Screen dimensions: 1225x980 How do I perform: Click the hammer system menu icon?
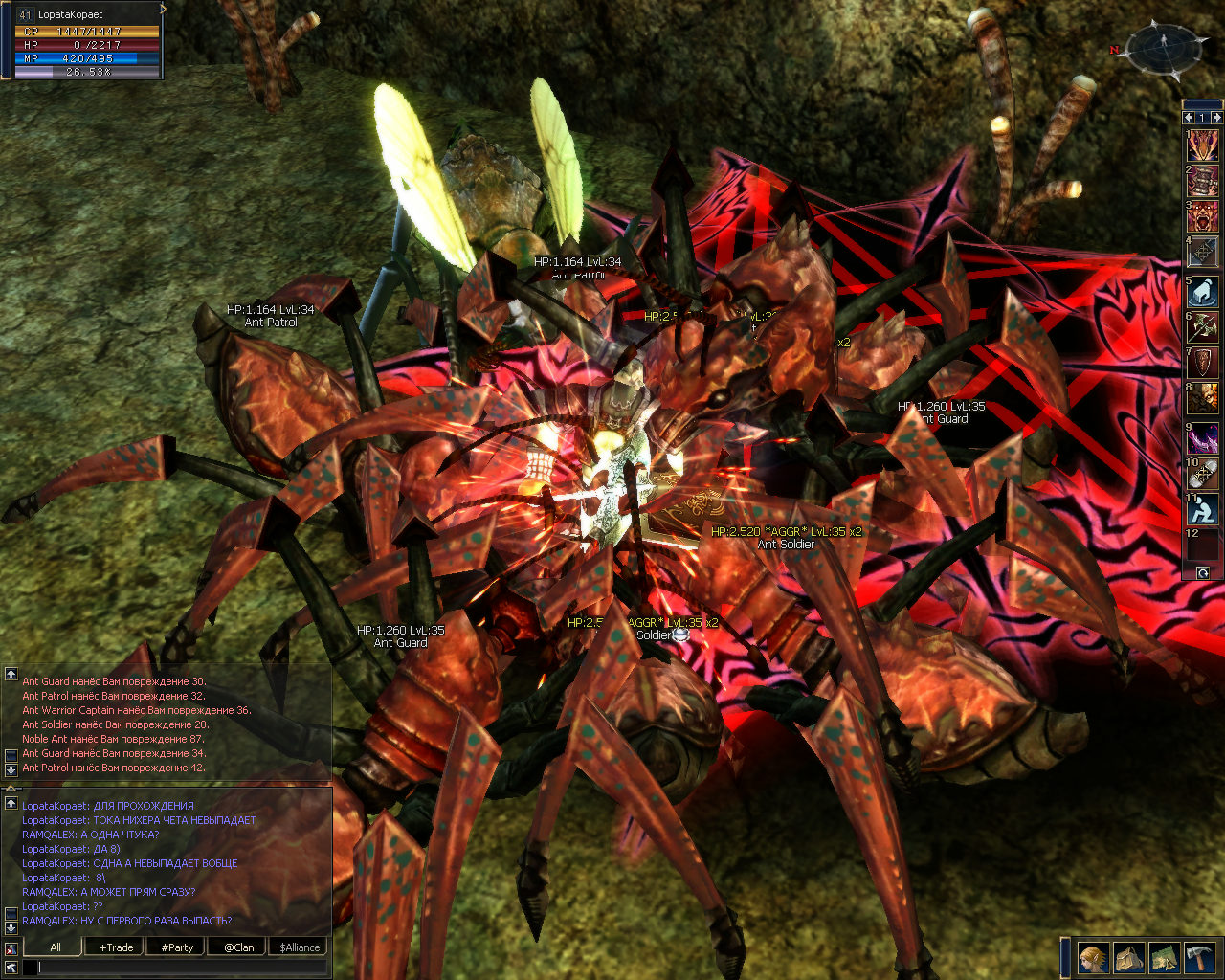tap(1200, 957)
